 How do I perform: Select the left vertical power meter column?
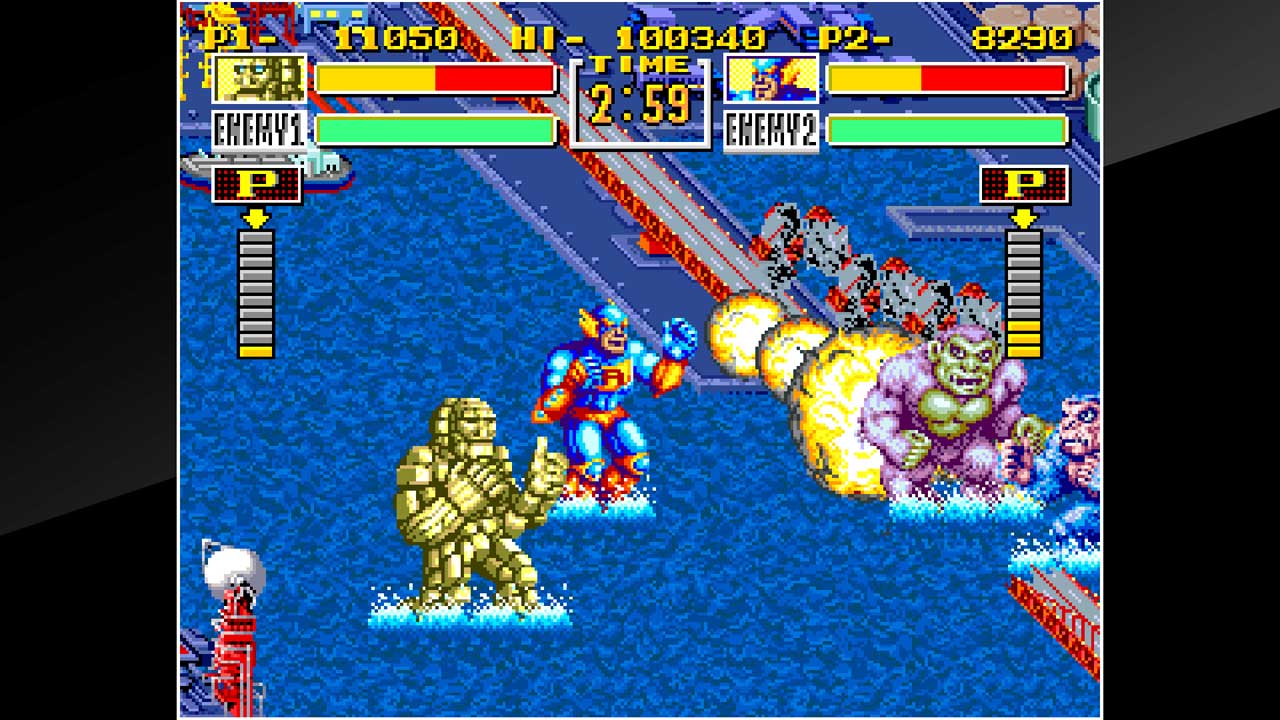pos(255,295)
